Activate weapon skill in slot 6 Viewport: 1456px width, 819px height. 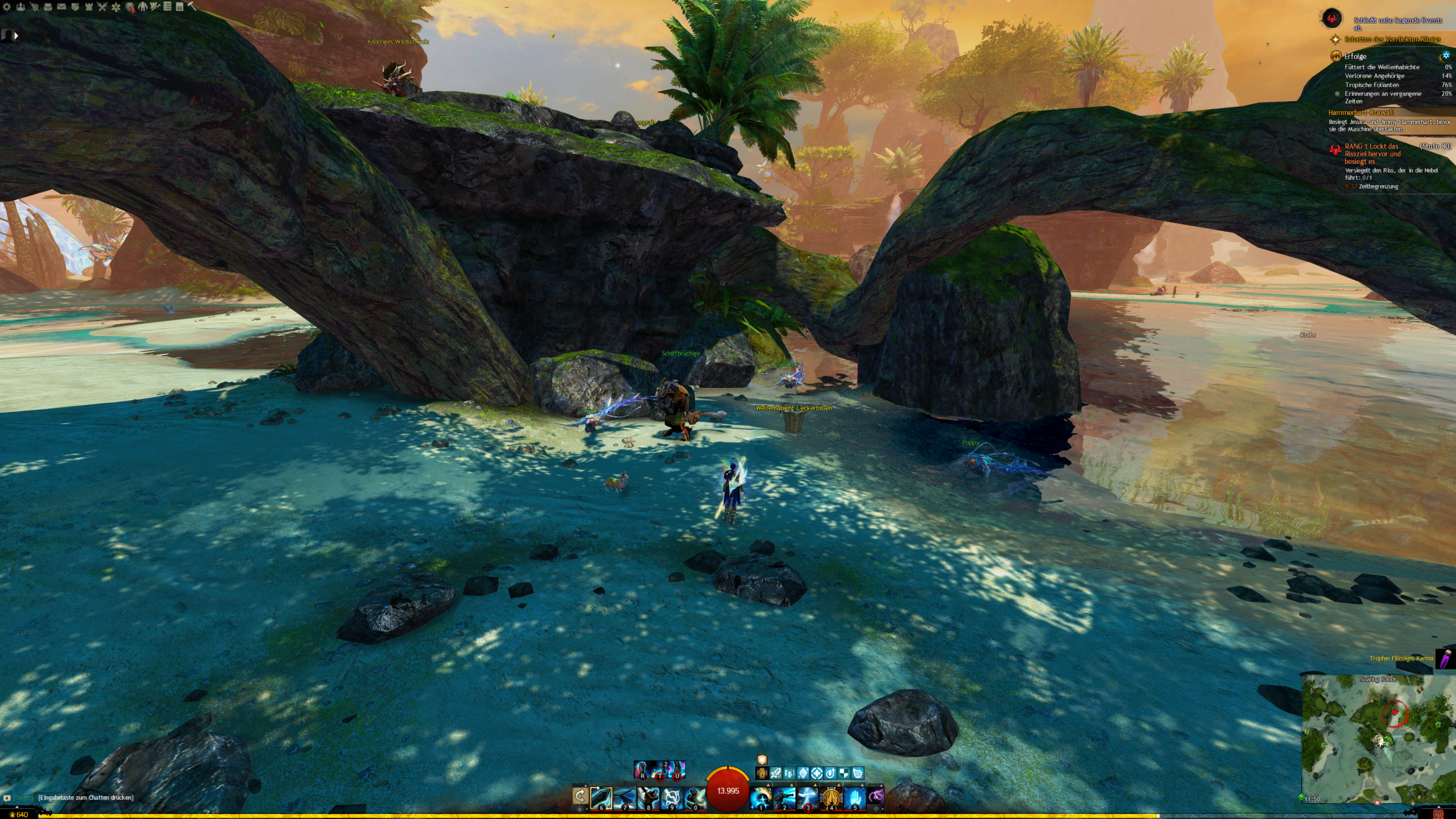[x=601, y=798]
